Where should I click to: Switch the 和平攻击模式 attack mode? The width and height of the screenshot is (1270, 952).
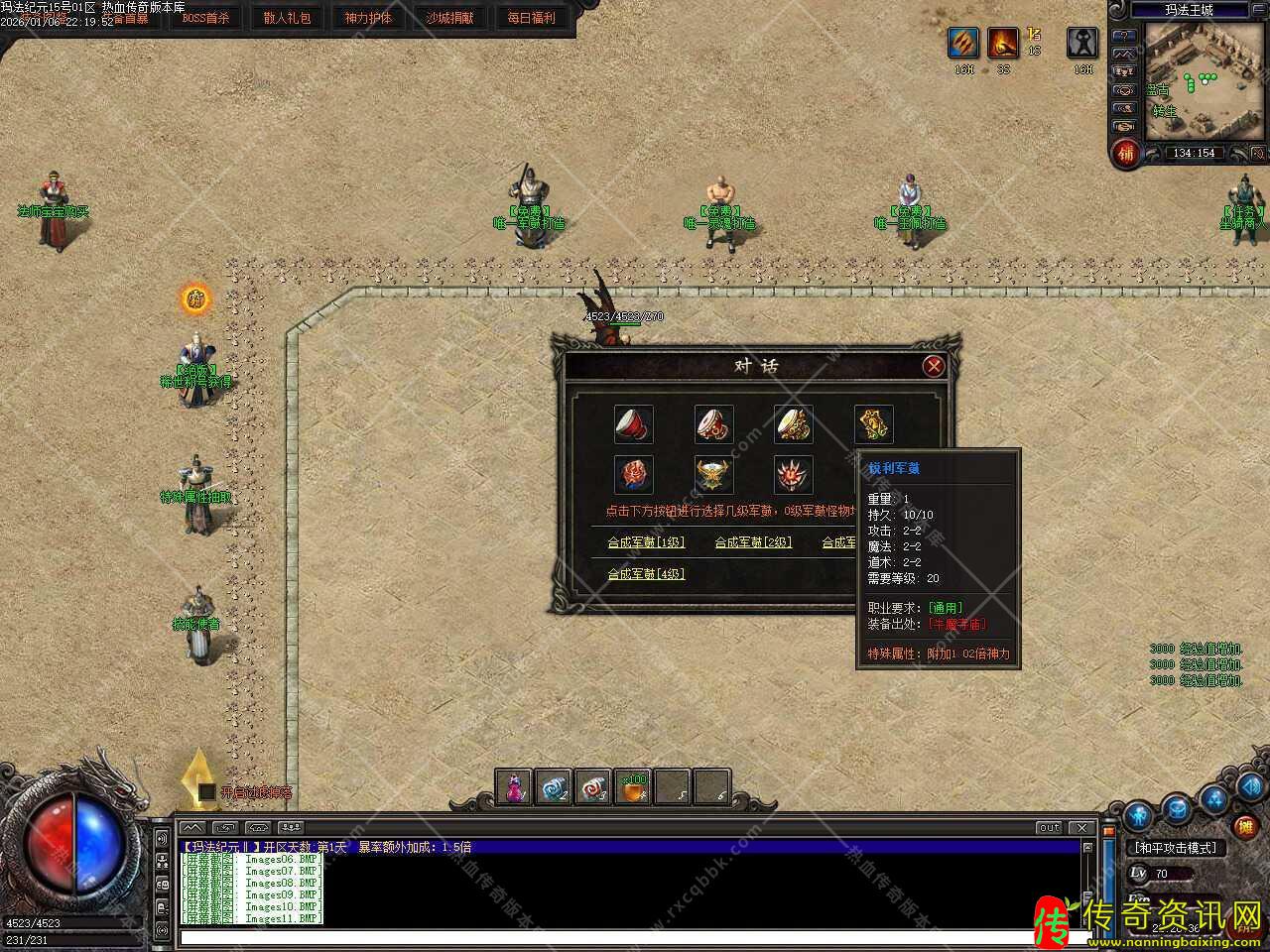click(x=1176, y=848)
